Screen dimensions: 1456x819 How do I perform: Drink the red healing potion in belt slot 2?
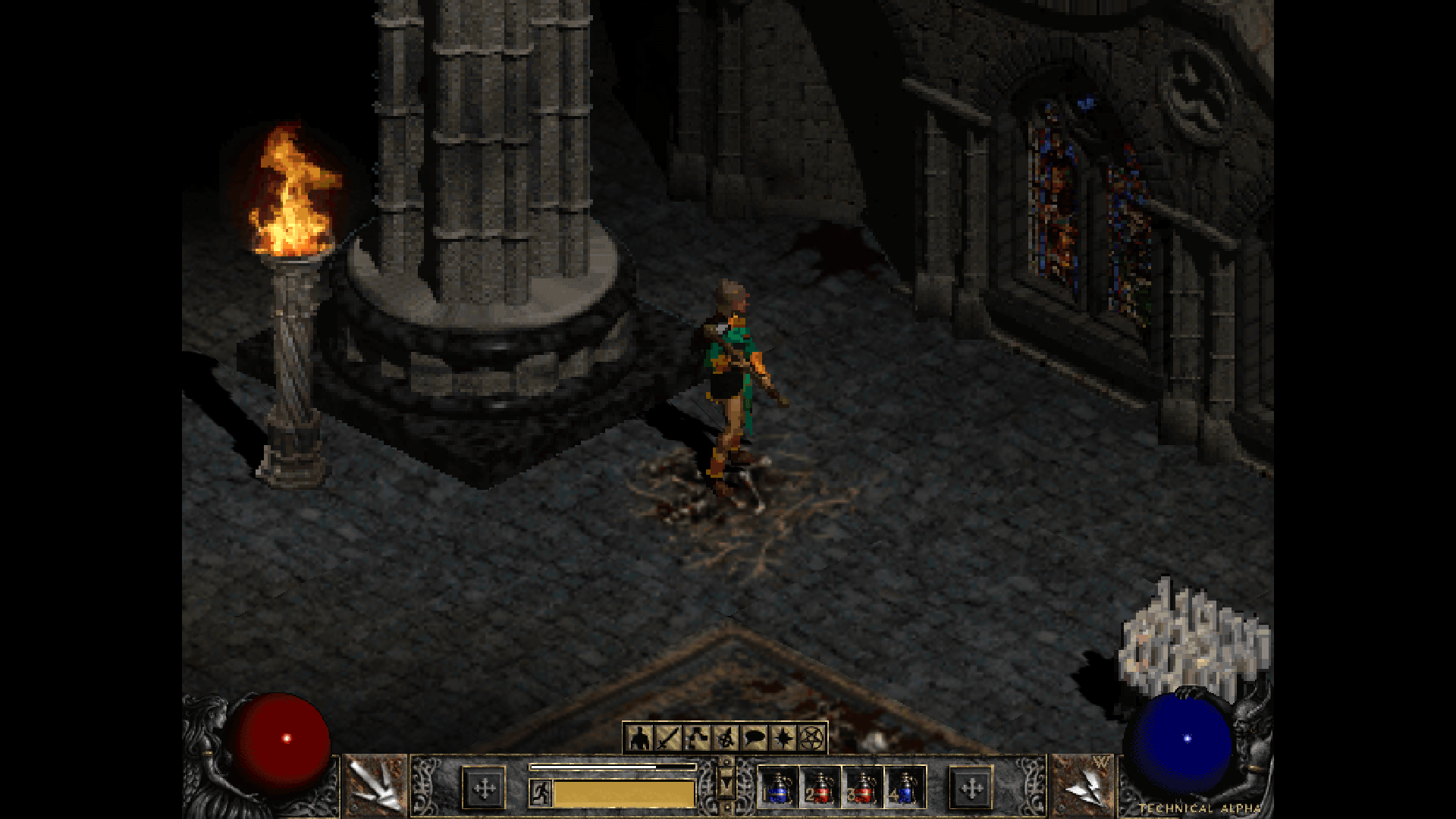pyautogui.click(x=821, y=789)
